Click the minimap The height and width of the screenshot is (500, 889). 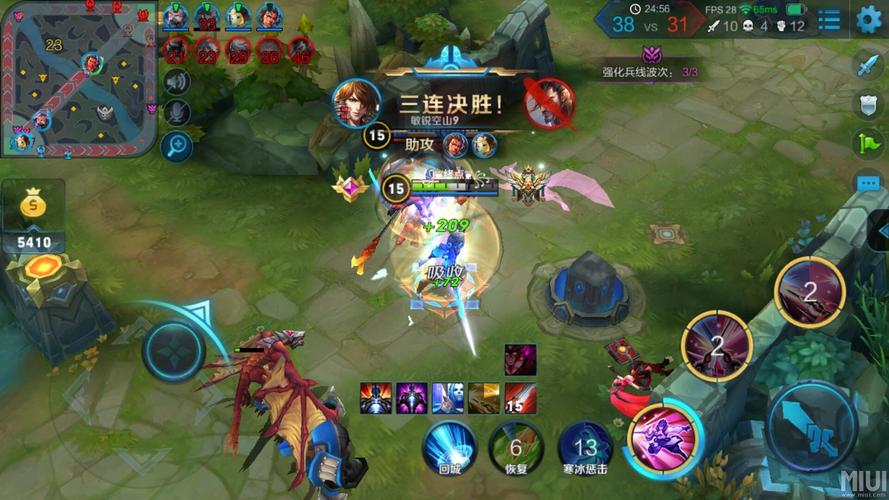pyautogui.click(x=78, y=79)
